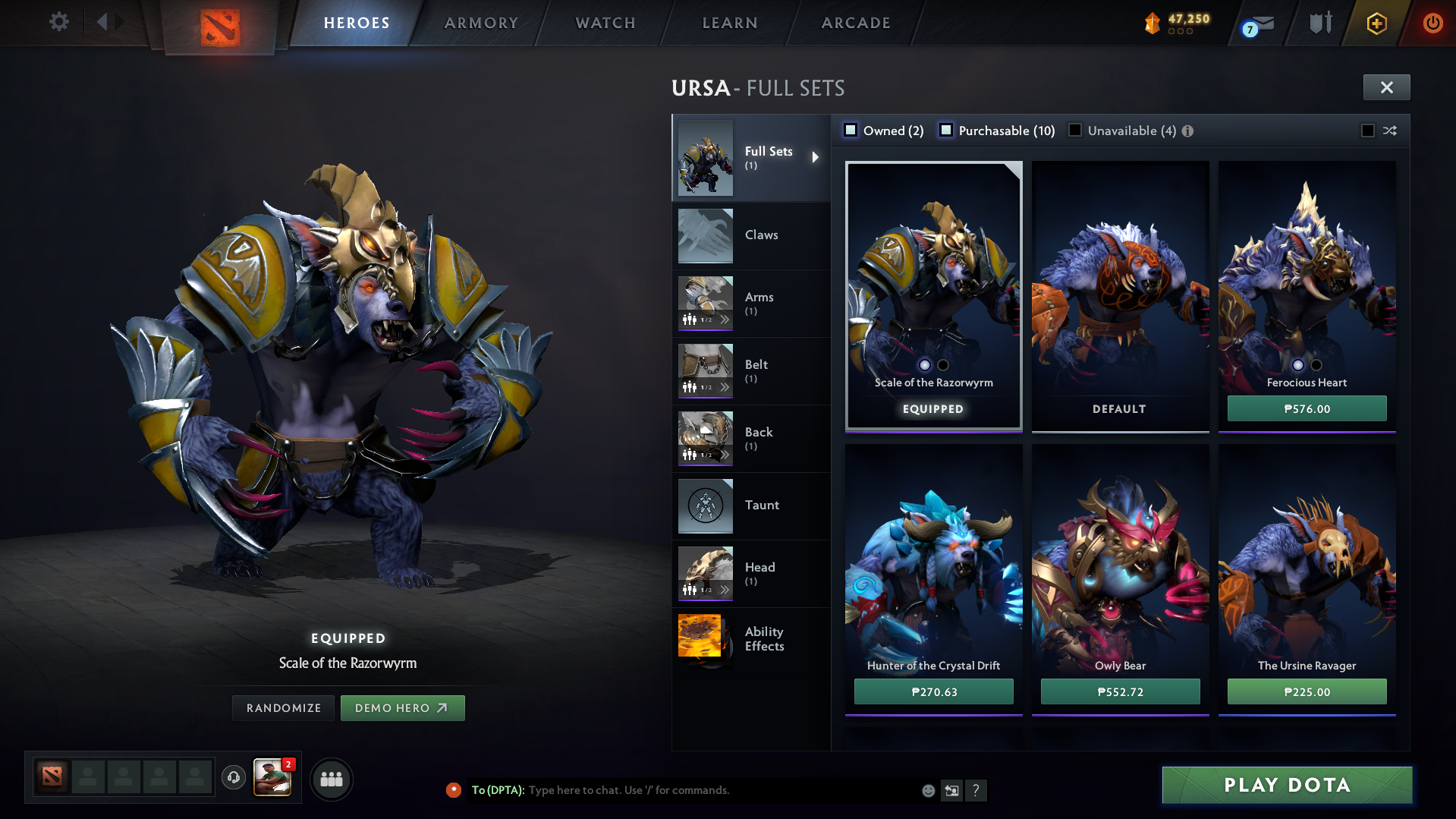1456x819 pixels.
Task: Click the power button icon
Action: (1432, 23)
